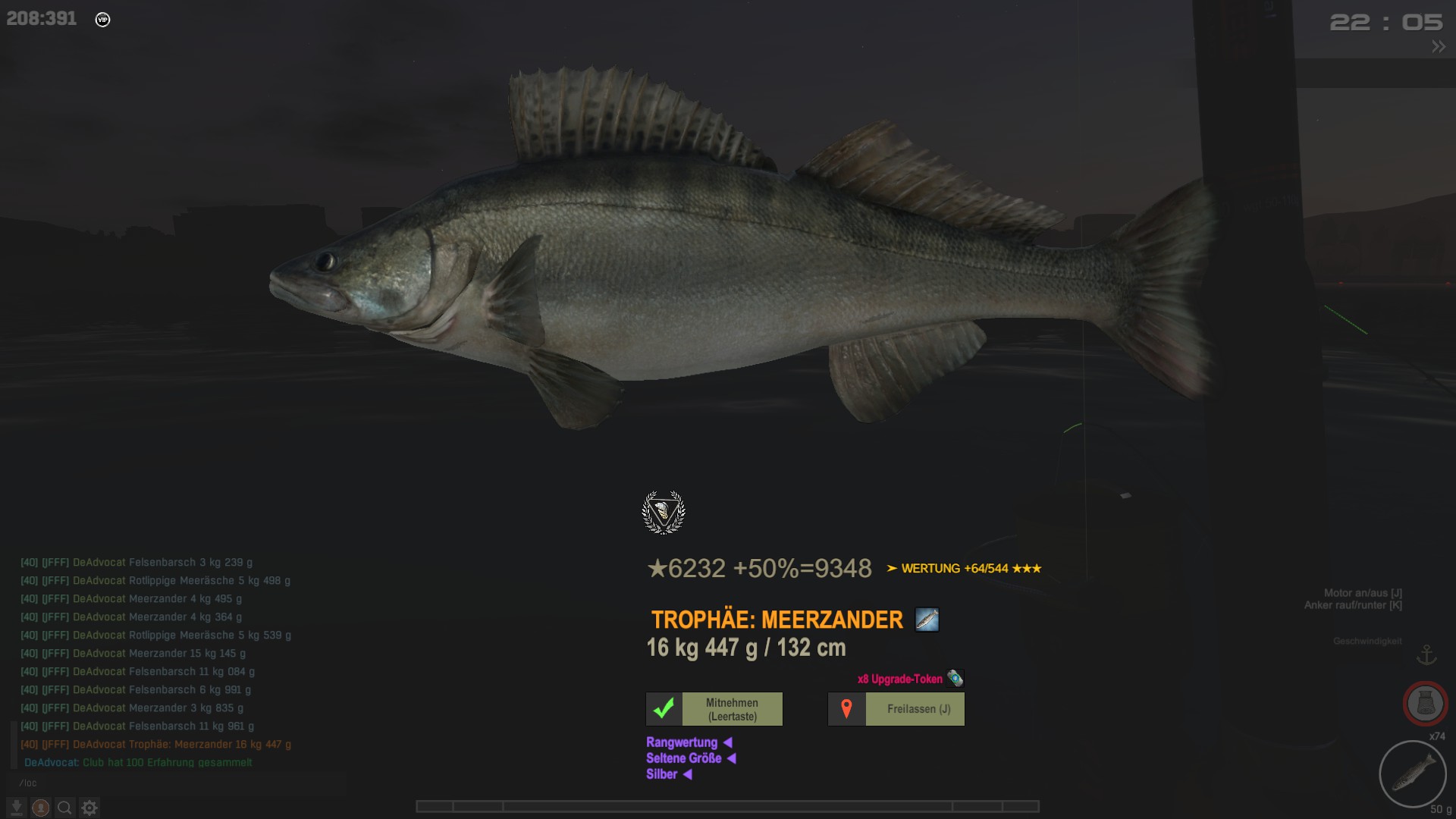This screenshot has width=1456, height=819.
Task: Release the fish with Freilassen
Action: pyautogui.click(x=896, y=709)
